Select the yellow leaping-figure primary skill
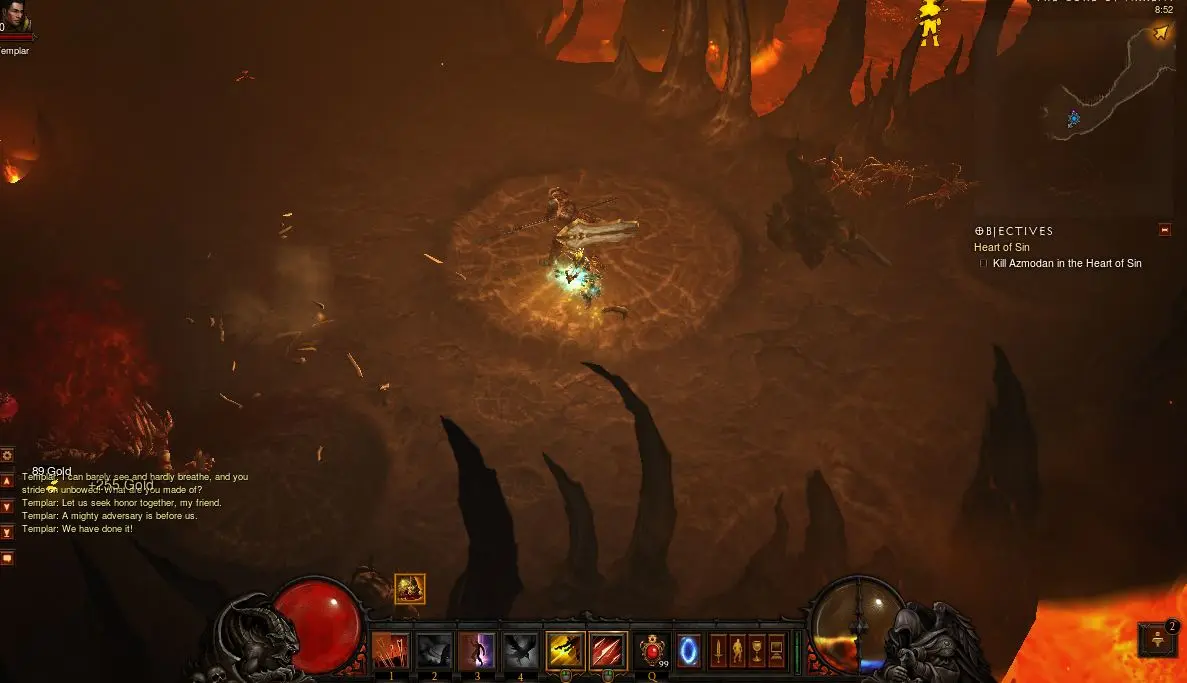 pos(565,651)
